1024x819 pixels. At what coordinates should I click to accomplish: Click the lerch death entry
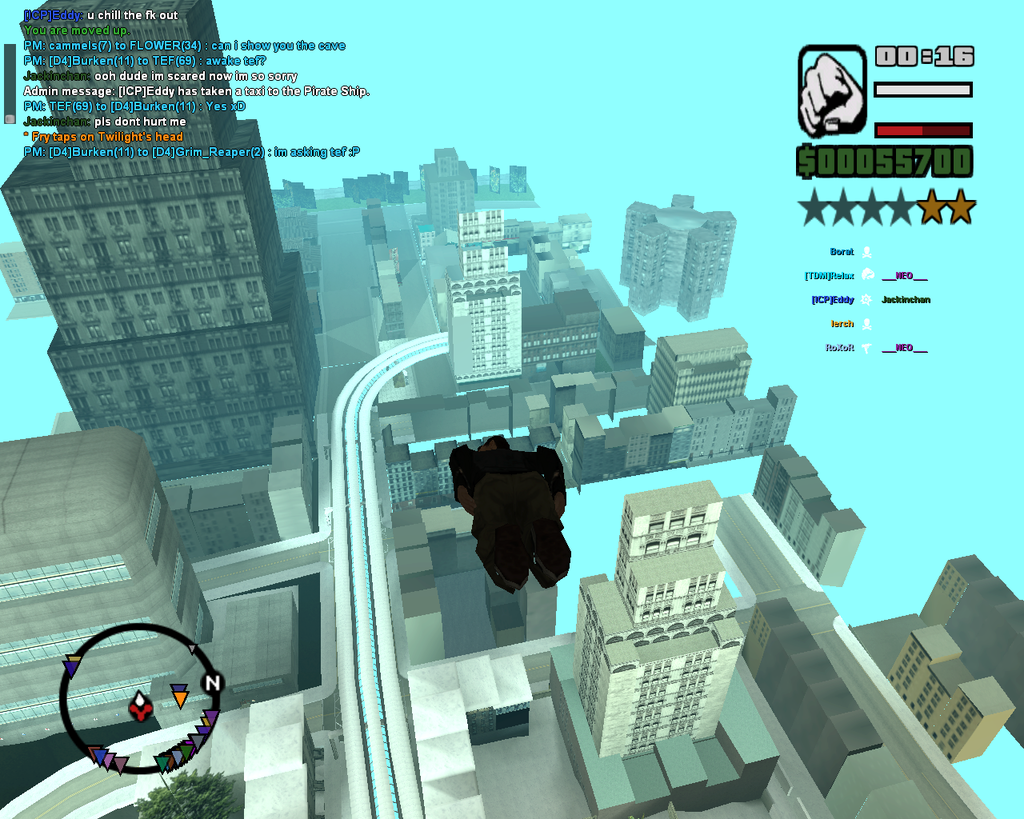pos(842,324)
